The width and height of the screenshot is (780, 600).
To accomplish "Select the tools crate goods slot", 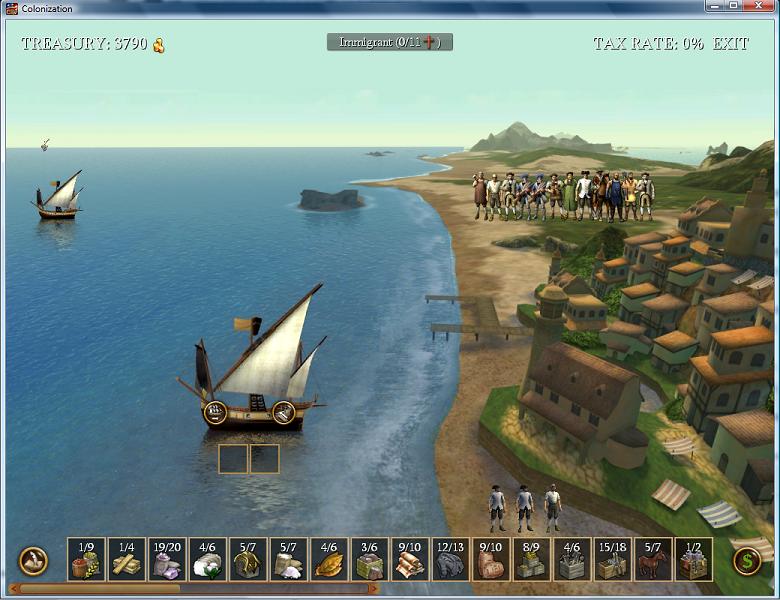I will coord(572,560).
